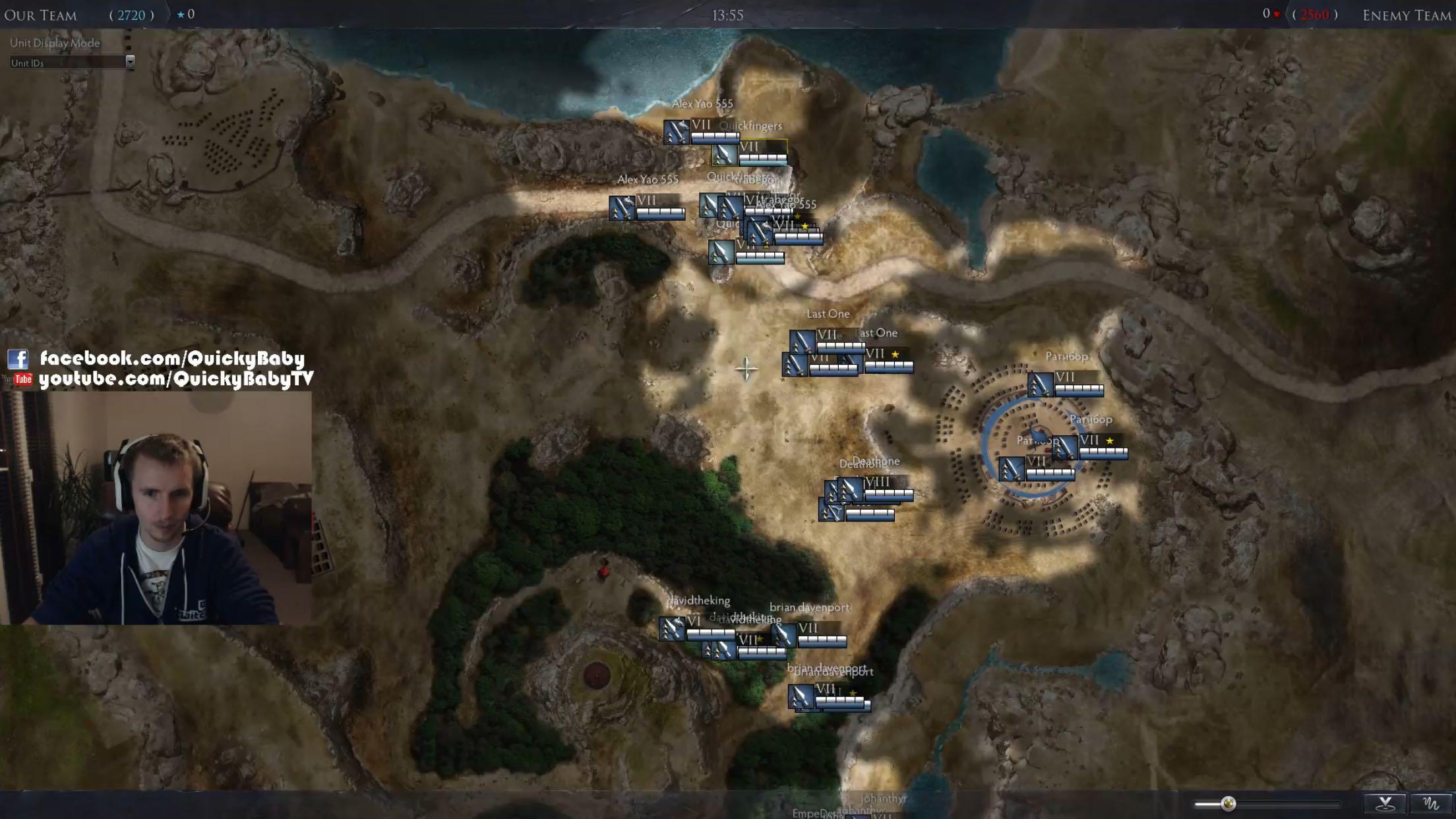Select davidtheking's tier VI unit marker
The image size is (1456, 819).
[672, 628]
